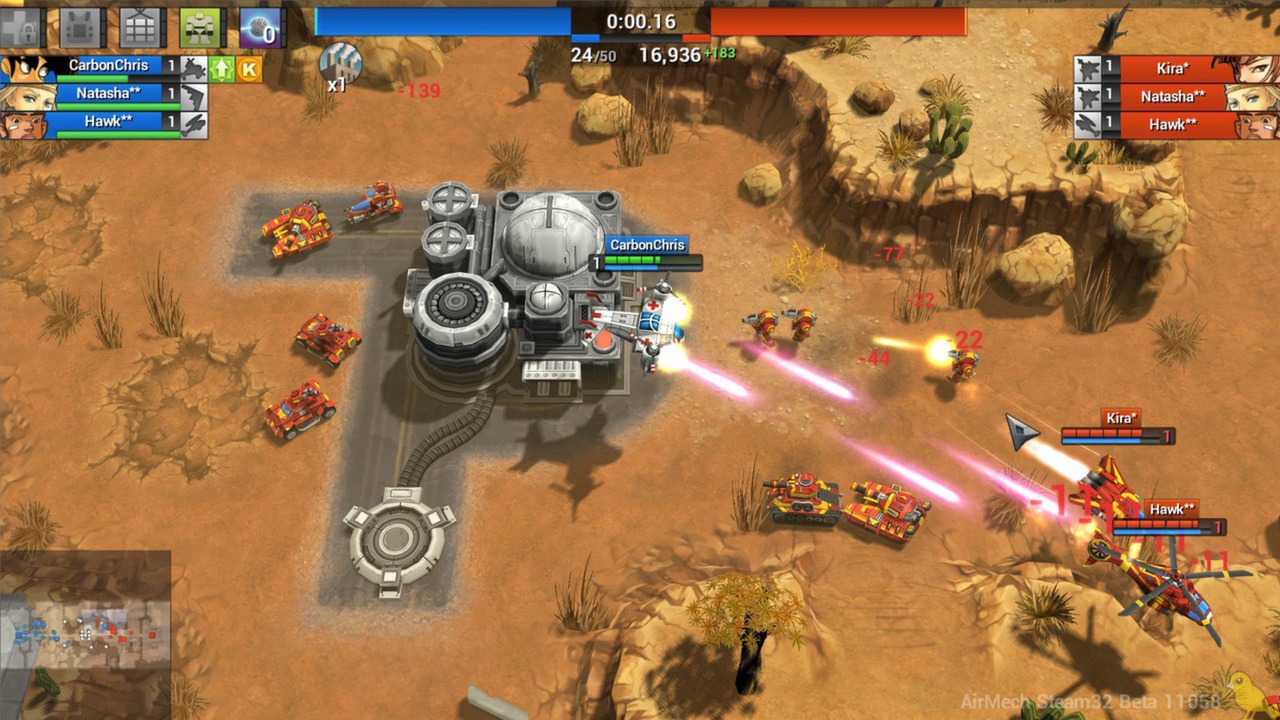Select CarbonChris's AirMech silhouette icon

click(x=195, y=67)
